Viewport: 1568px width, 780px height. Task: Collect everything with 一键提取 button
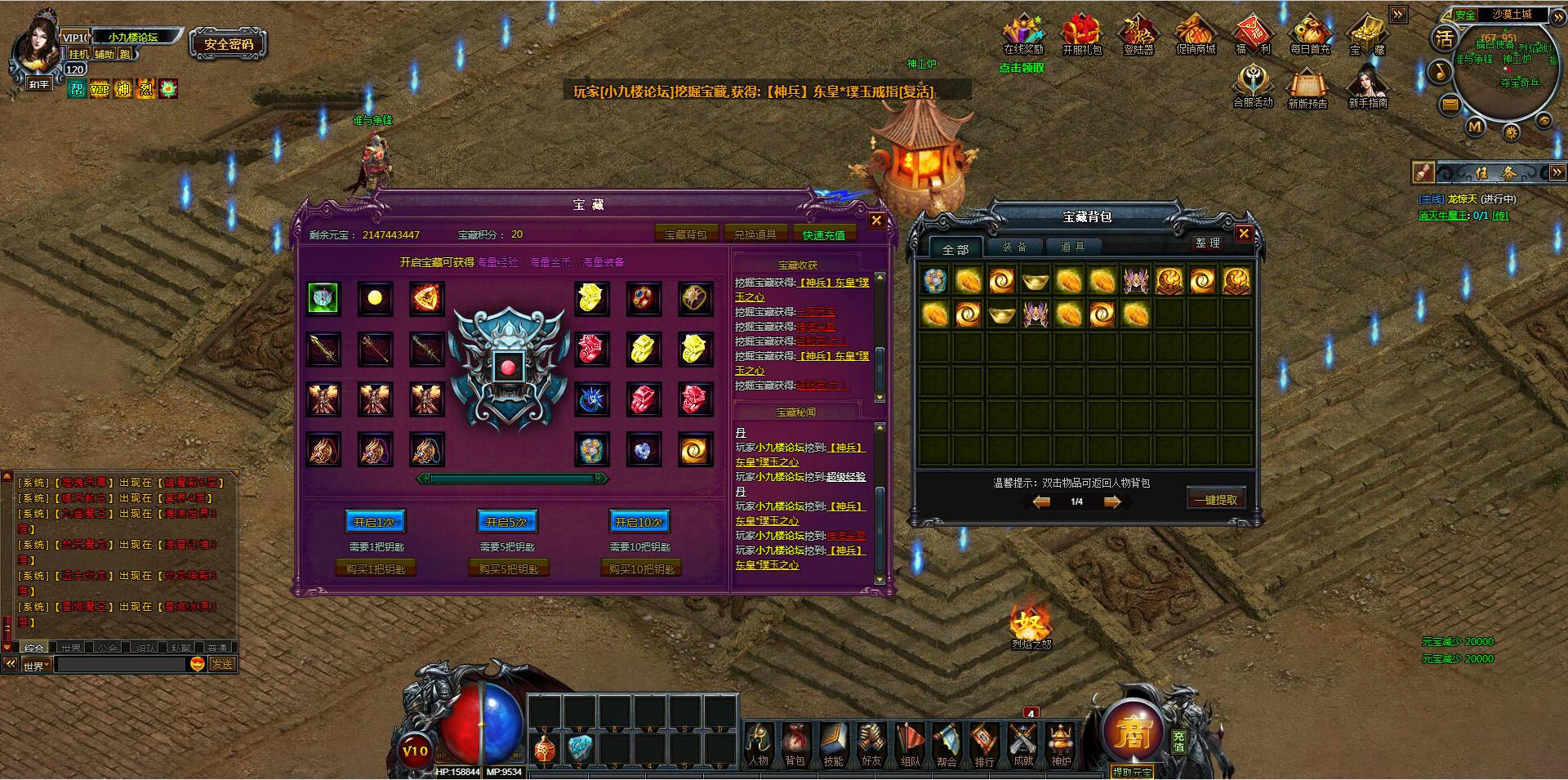(x=1215, y=499)
